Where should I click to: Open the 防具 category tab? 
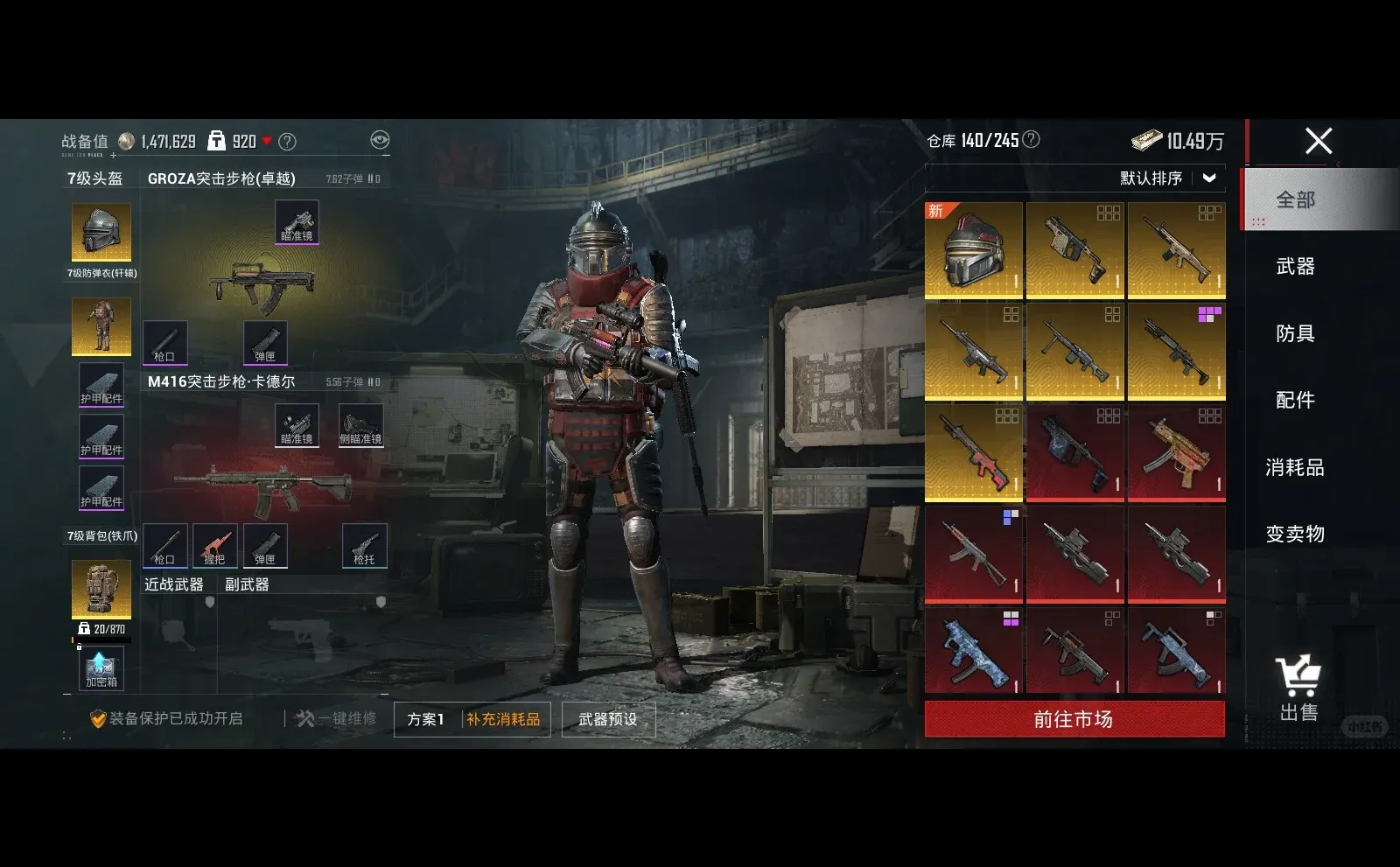tap(1295, 333)
